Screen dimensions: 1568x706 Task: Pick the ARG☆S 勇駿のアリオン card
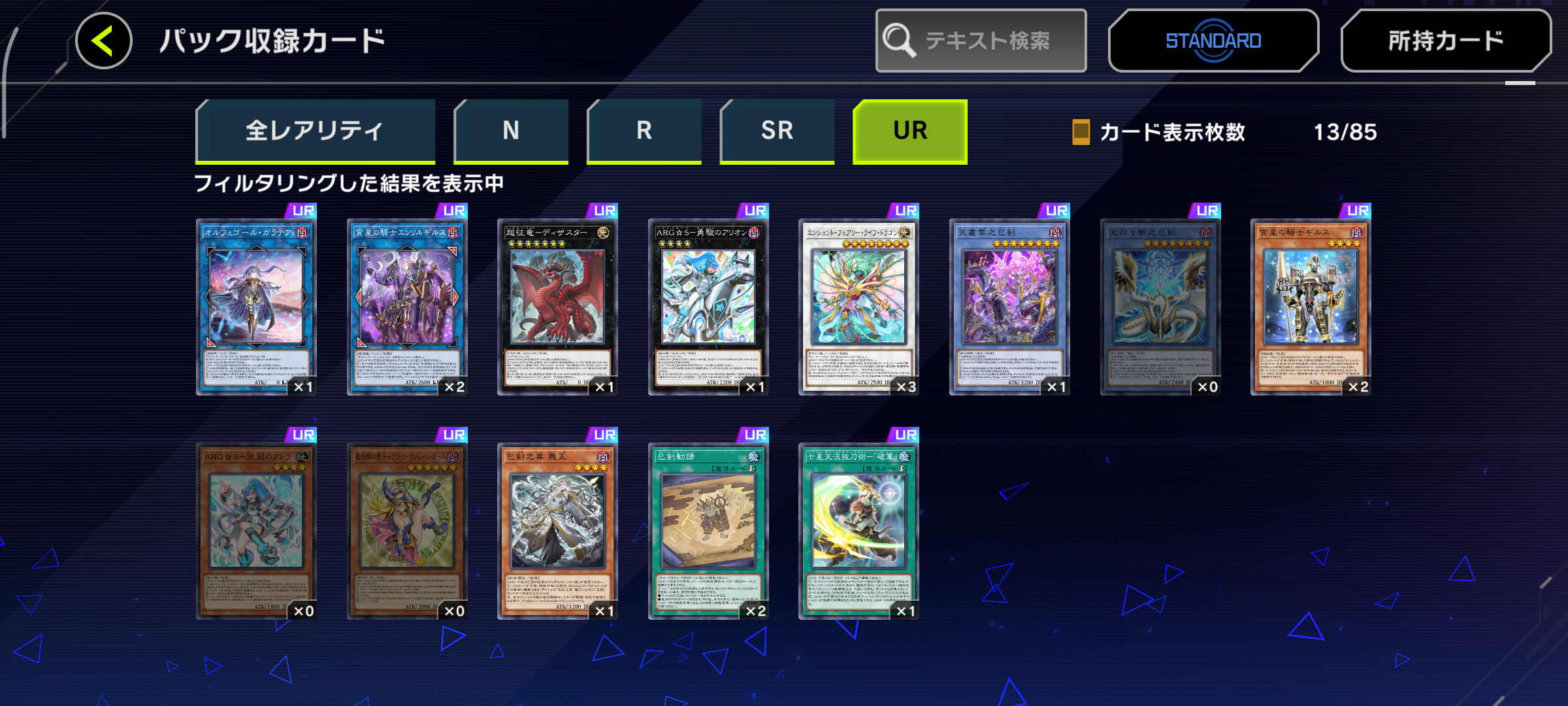(708, 306)
